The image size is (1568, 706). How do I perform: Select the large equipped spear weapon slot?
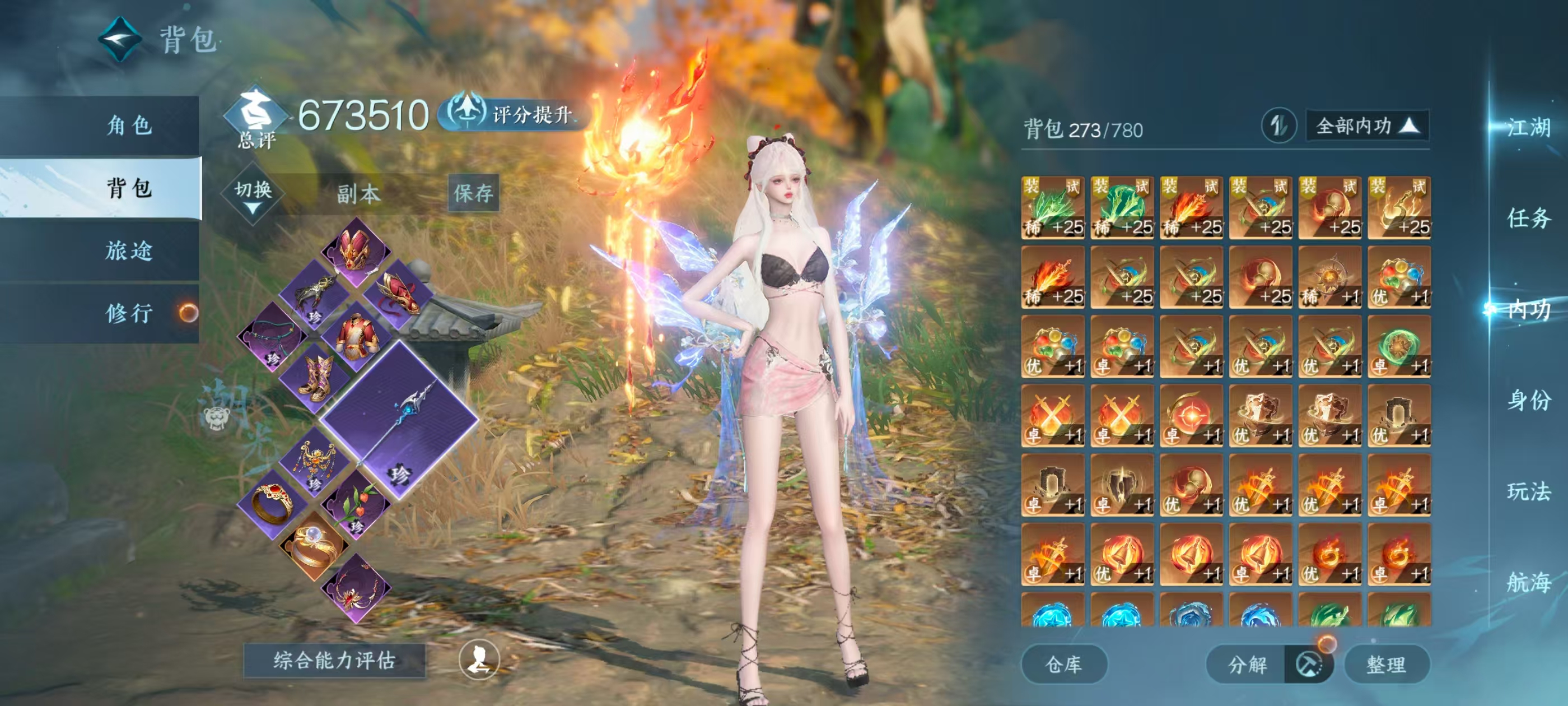coord(400,420)
